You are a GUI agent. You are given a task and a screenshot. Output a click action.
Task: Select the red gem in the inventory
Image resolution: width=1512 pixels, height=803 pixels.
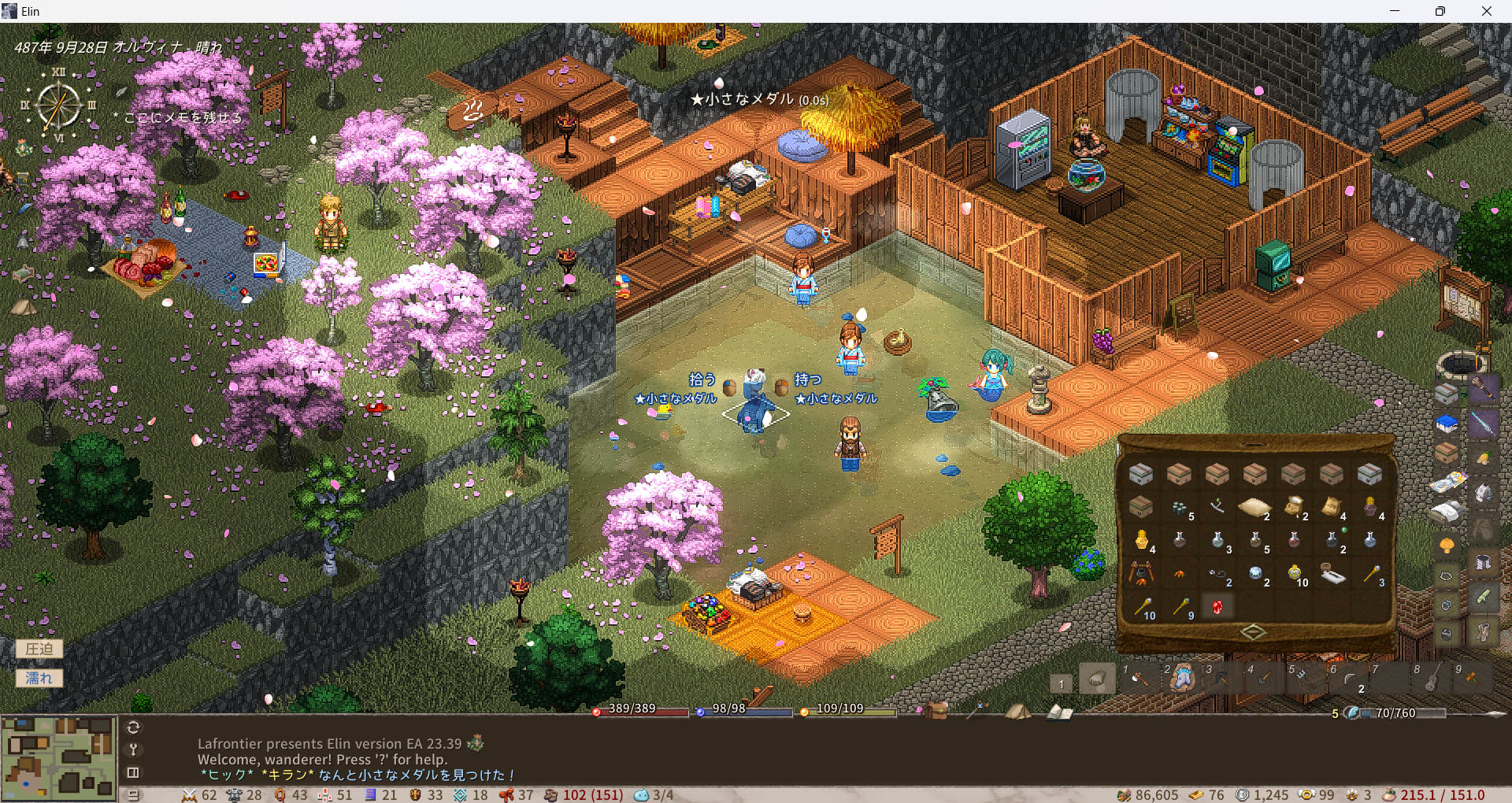point(1217,607)
